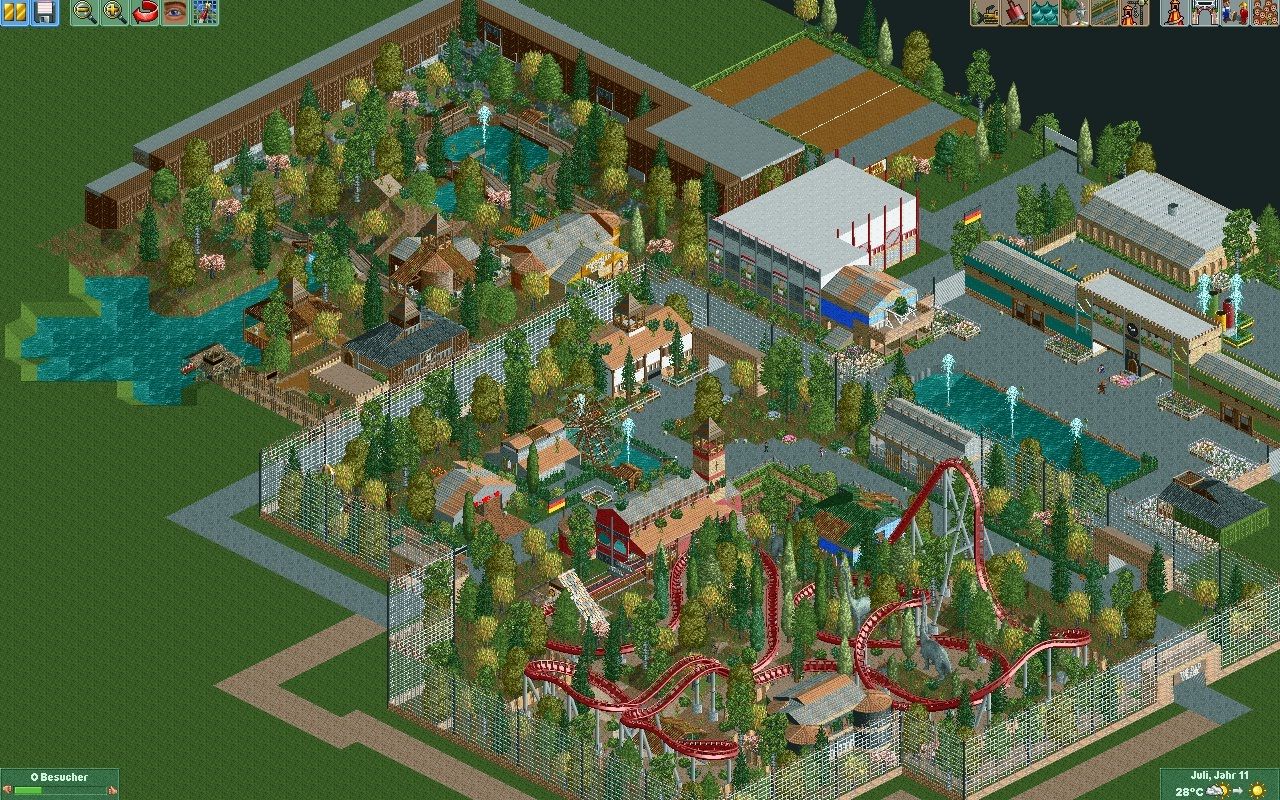Open park information via entrance gate icon
This screenshot has height=800, width=1280.
pyautogui.click(x=1205, y=13)
